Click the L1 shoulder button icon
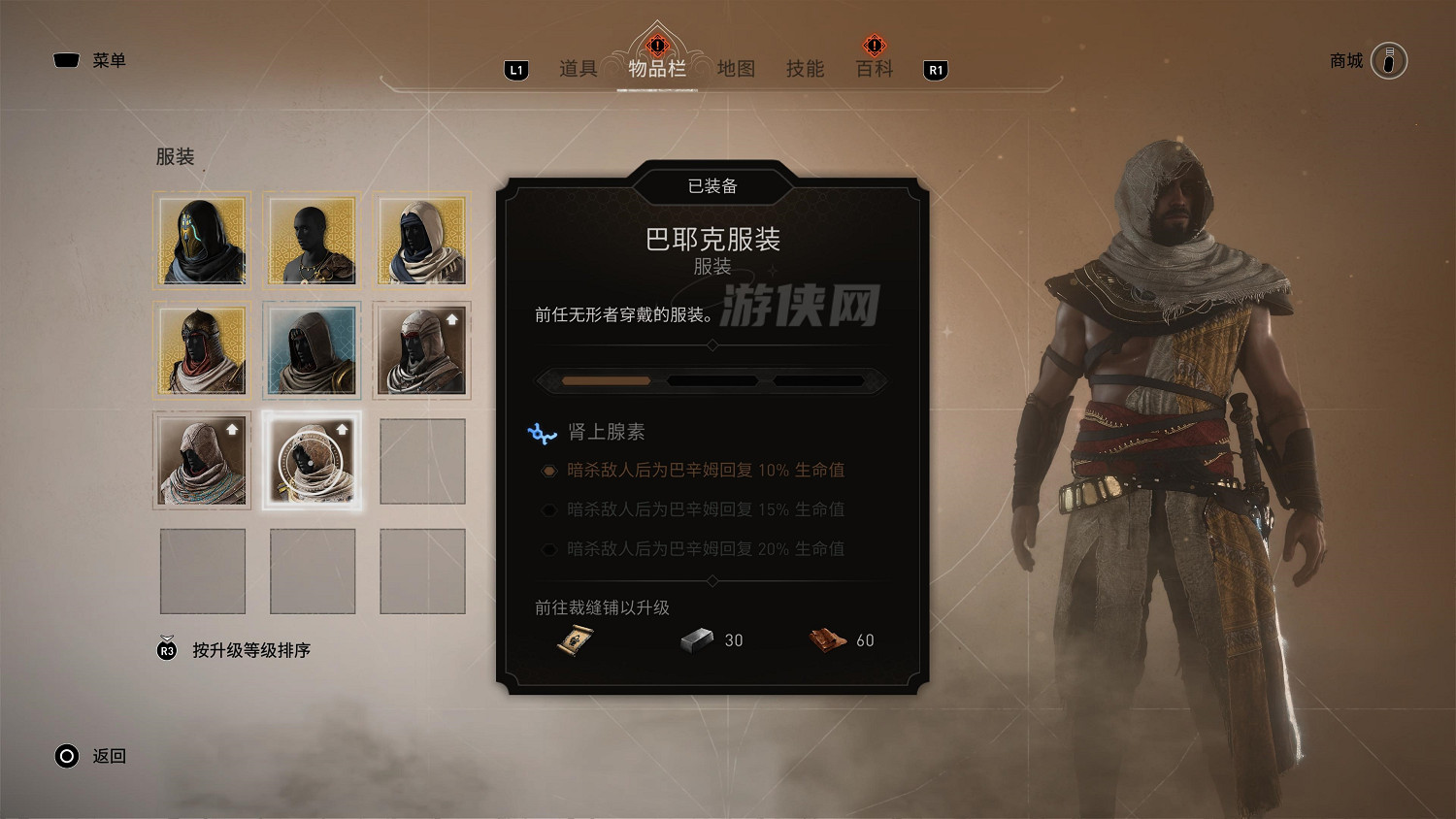The image size is (1456, 819). (x=515, y=69)
